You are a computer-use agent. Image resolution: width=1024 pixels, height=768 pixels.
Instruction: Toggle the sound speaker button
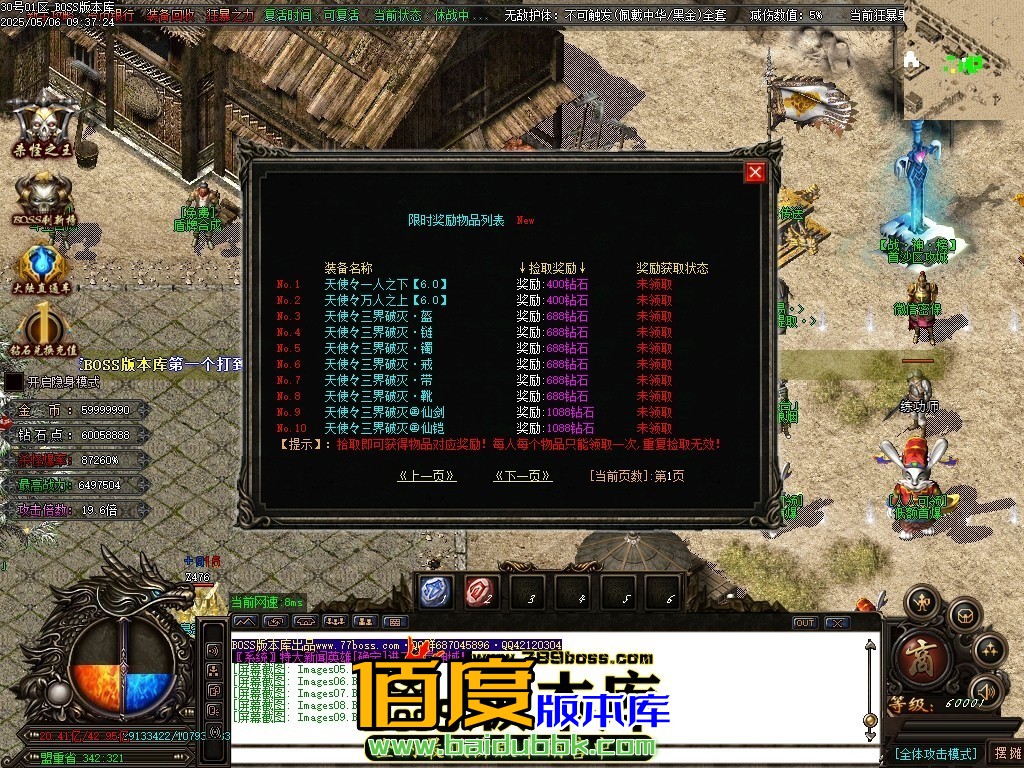click(x=987, y=690)
